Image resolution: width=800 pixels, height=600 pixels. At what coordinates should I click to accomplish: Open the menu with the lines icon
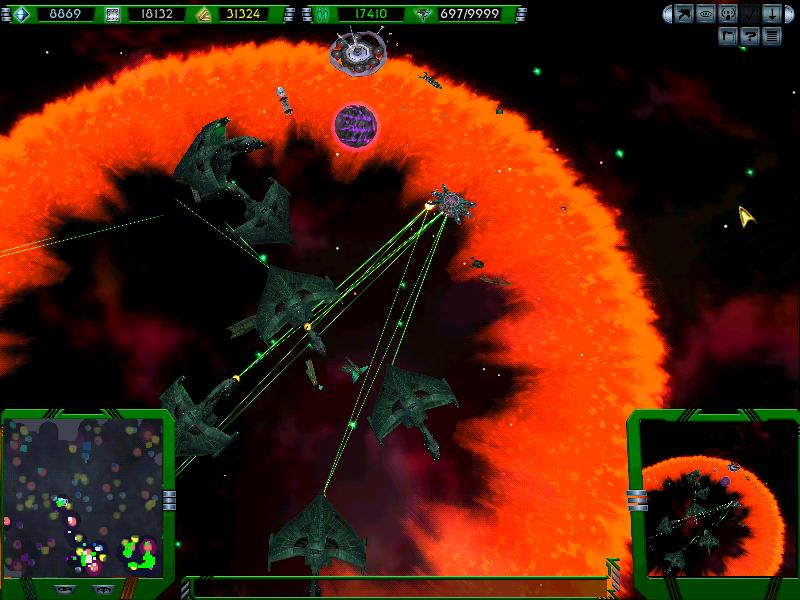tap(770, 35)
